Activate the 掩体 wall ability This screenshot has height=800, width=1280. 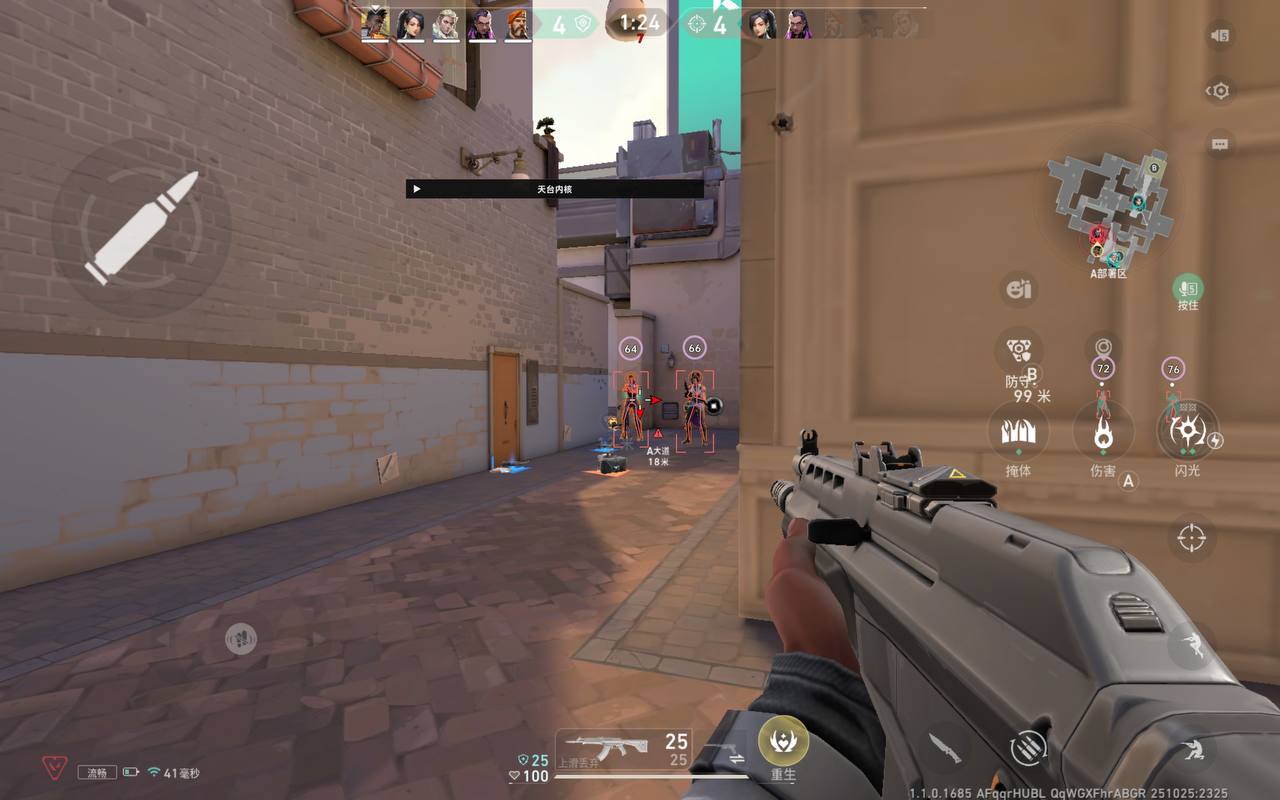[x=1018, y=433]
